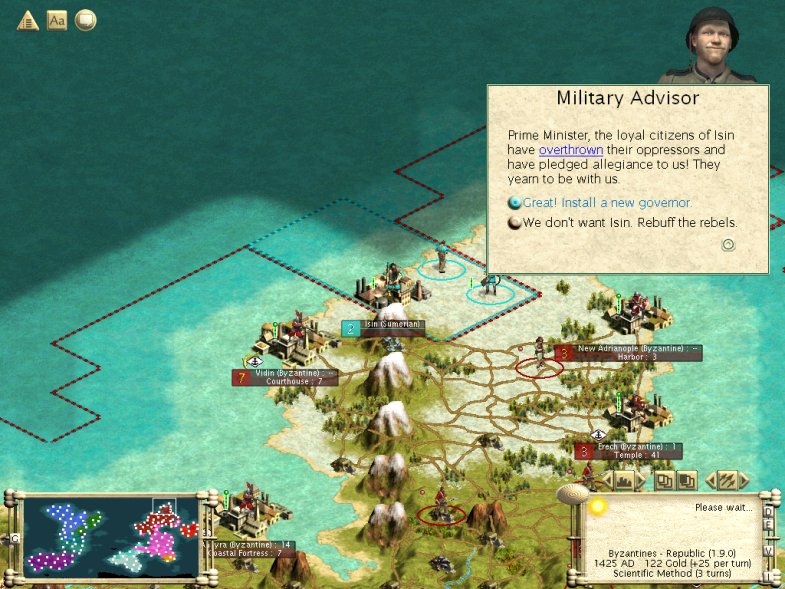Select previous unit with left arrow

pyautogui.click(x=710, y=481)
